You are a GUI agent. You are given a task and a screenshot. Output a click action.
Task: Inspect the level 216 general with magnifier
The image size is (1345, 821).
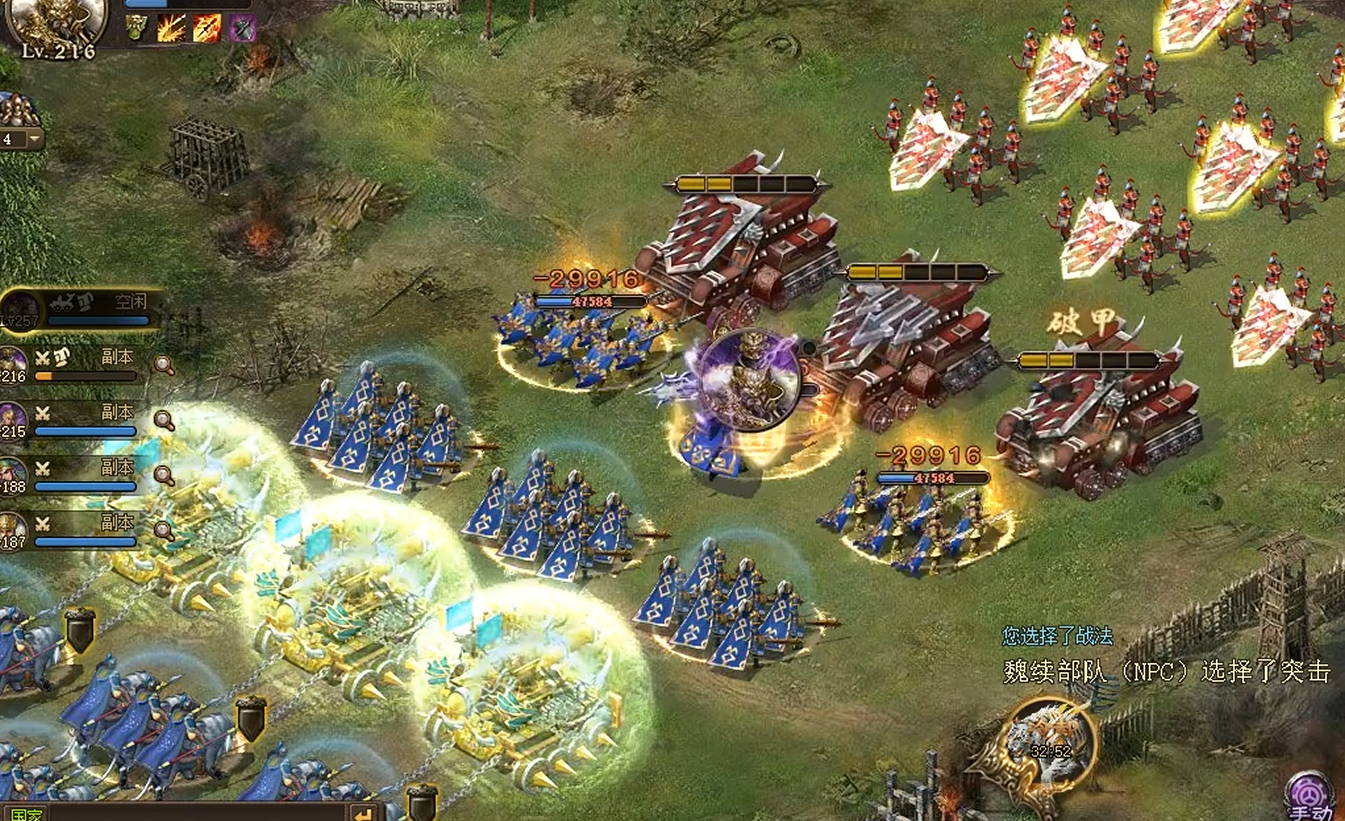tap(163, 365)
